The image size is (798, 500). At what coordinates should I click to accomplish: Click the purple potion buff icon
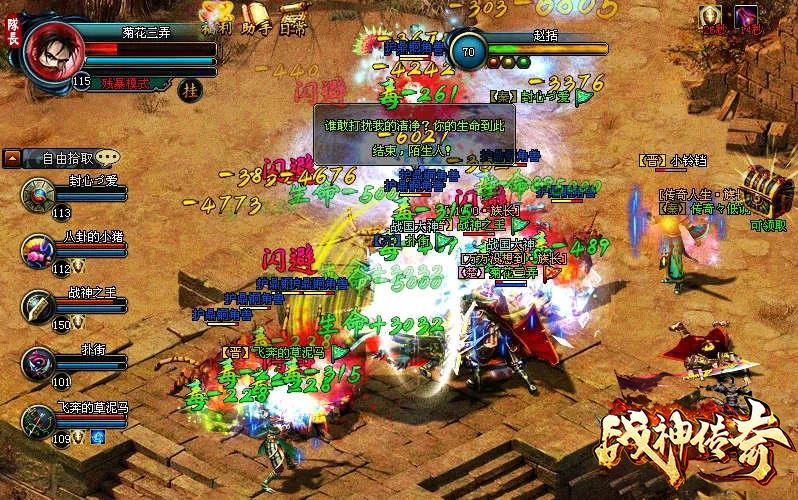click(x=746, y=15)
